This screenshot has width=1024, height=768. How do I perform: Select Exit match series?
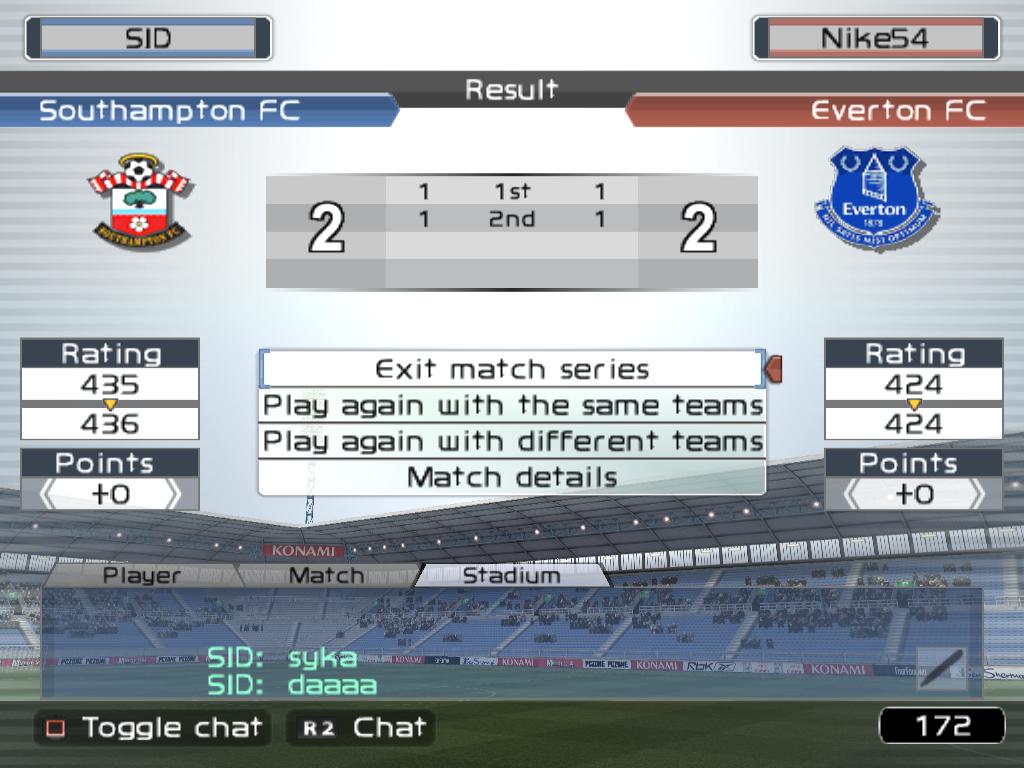coord(512,369)
